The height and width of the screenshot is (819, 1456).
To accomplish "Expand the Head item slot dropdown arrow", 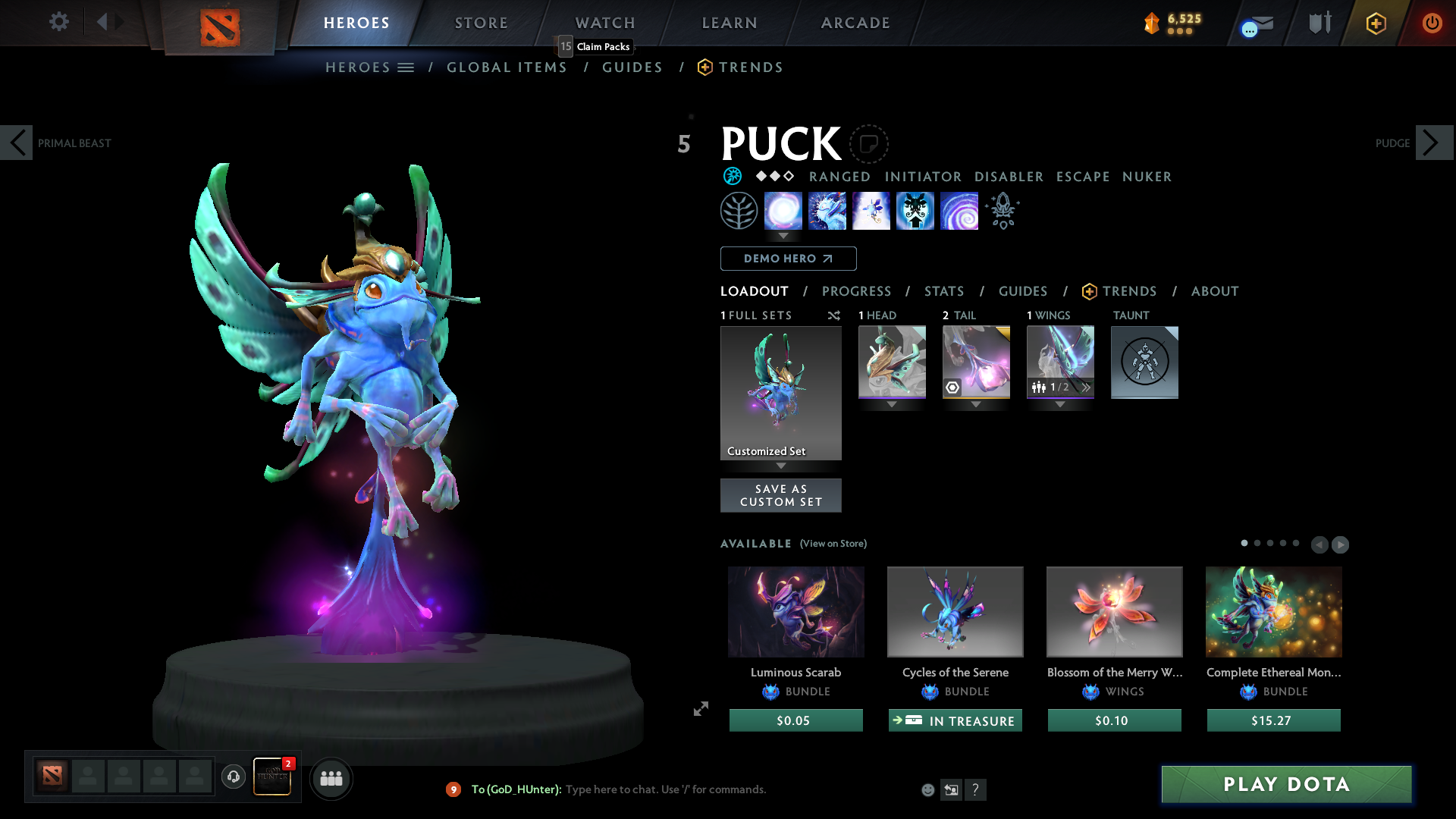I will tap(891, 404).
